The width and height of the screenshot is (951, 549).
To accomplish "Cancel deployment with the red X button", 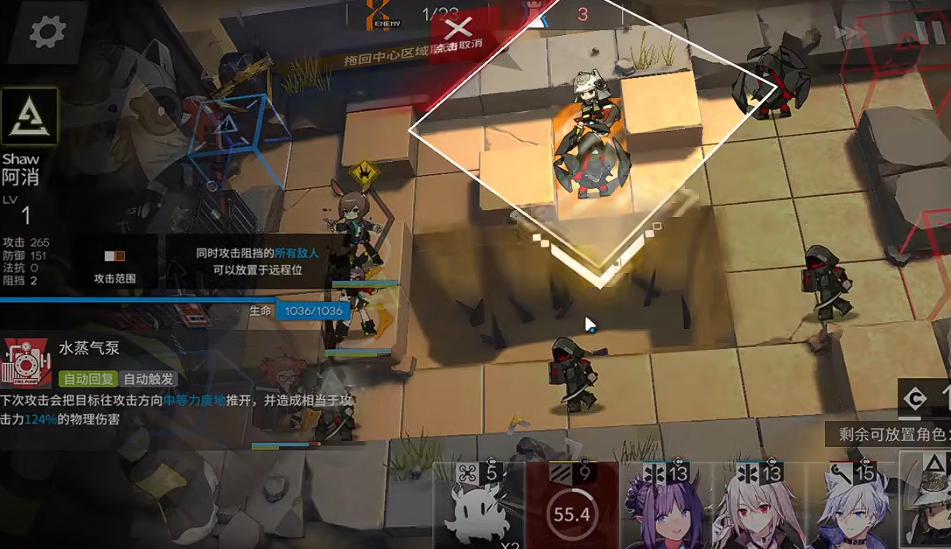I will 460,29.
